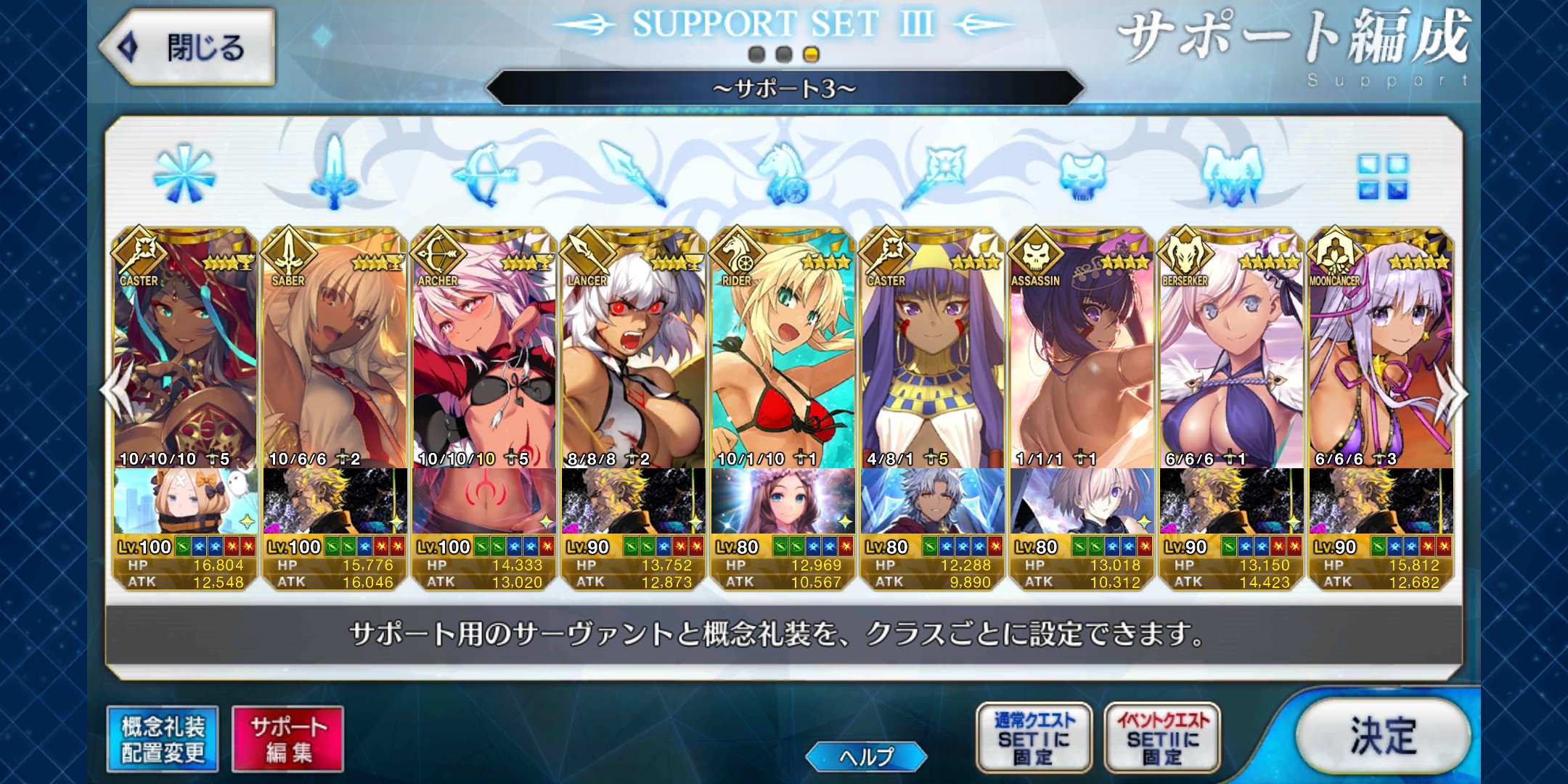
Task: Click the Extra class four-squares icon
Action: click(x=1383, y=176)
